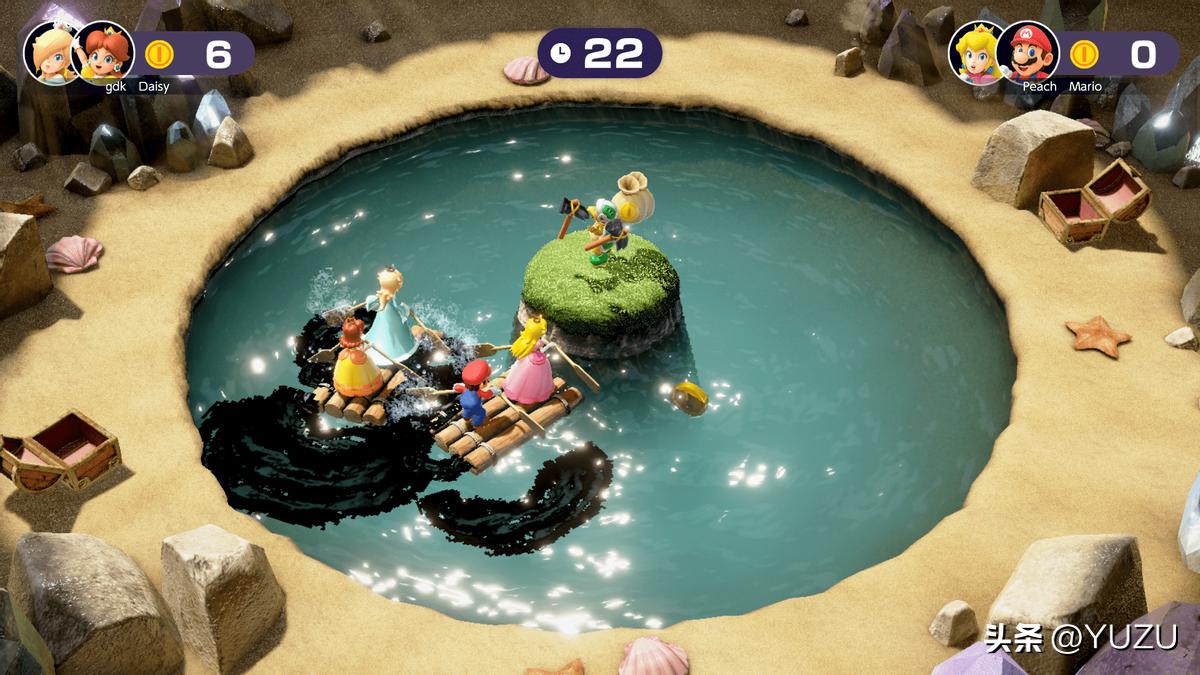This screenshot has width=1200, height=675.
Task: Select the Daisy player portrait
Action: (x=104, y=51)
